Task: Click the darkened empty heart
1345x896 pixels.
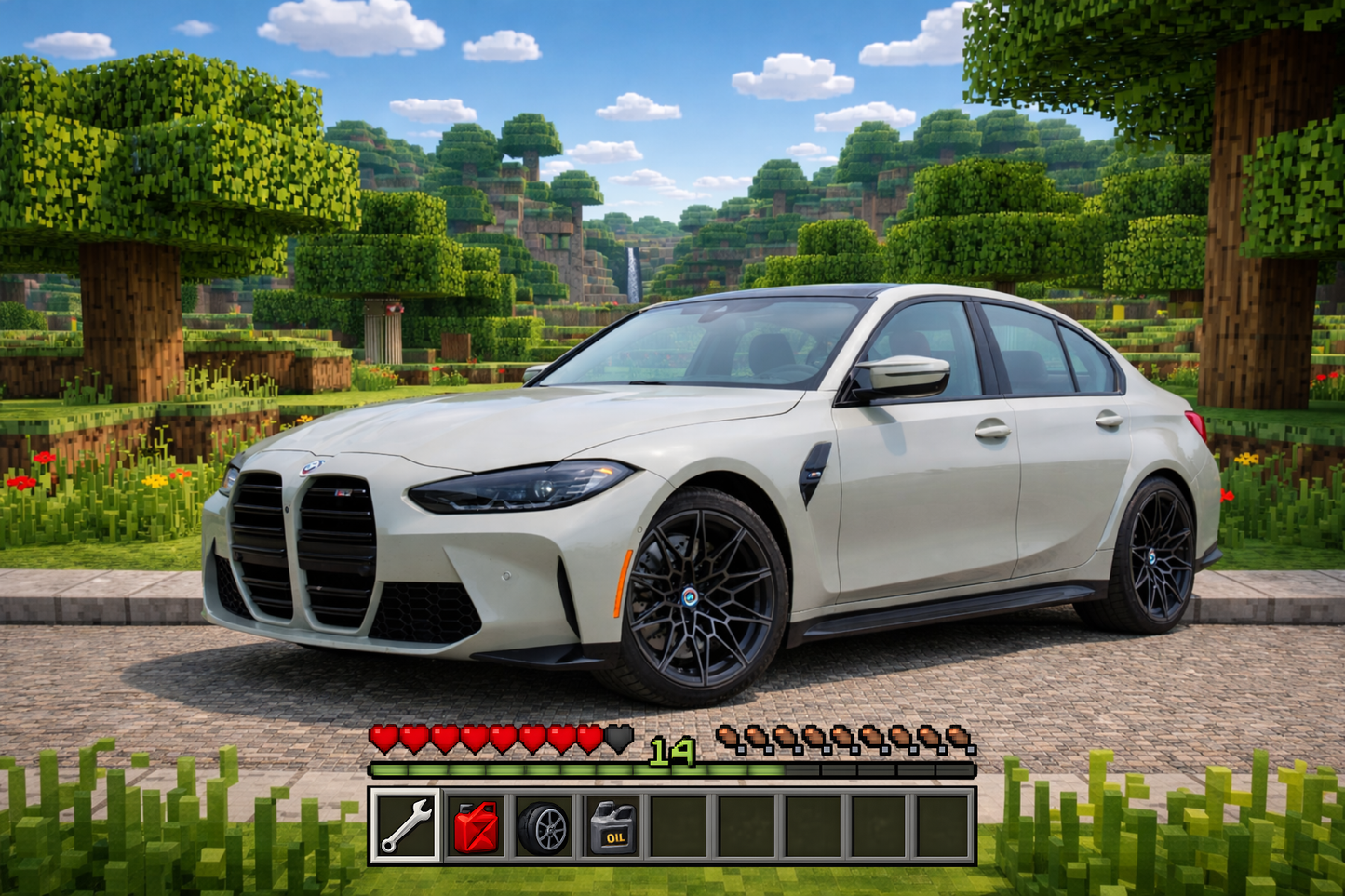Action: click(x=617, y=738)
